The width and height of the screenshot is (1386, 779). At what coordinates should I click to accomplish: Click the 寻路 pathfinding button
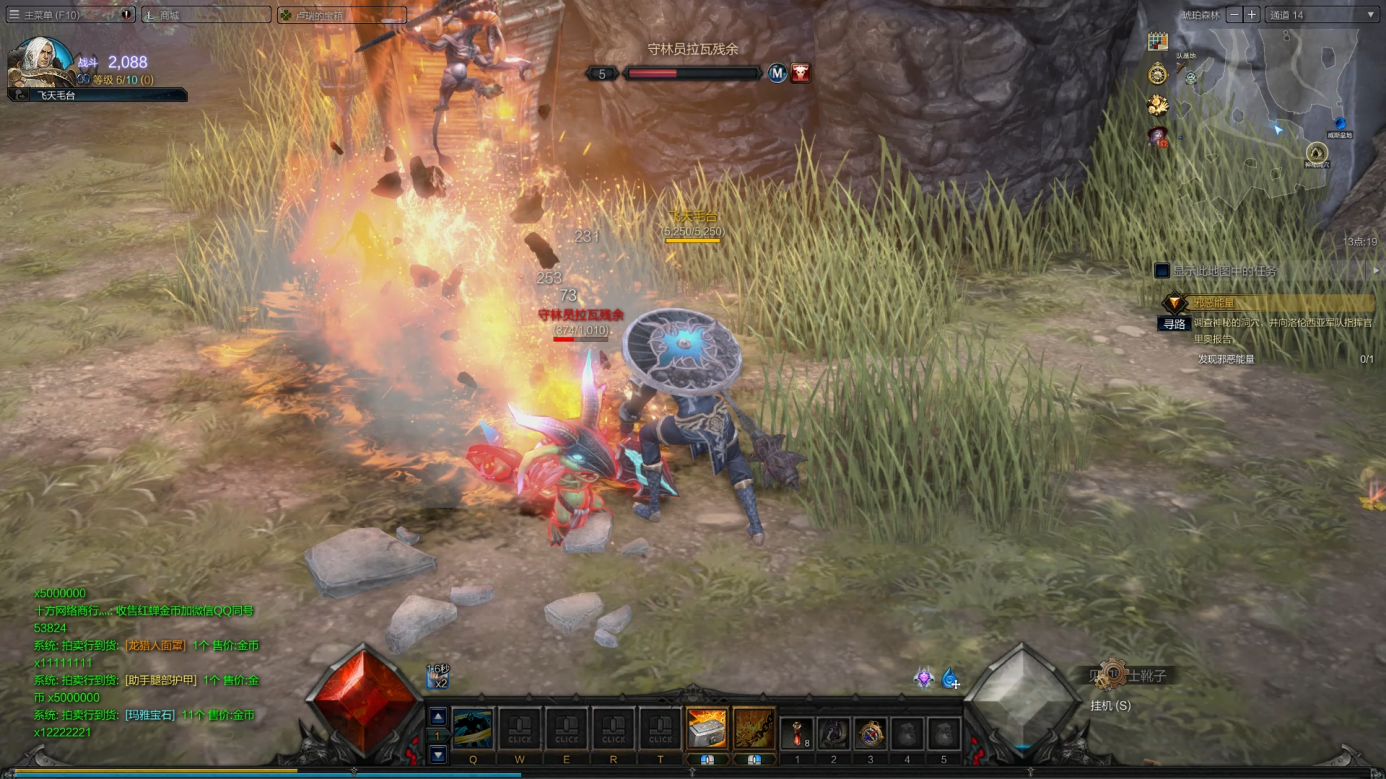point(1174,324)
